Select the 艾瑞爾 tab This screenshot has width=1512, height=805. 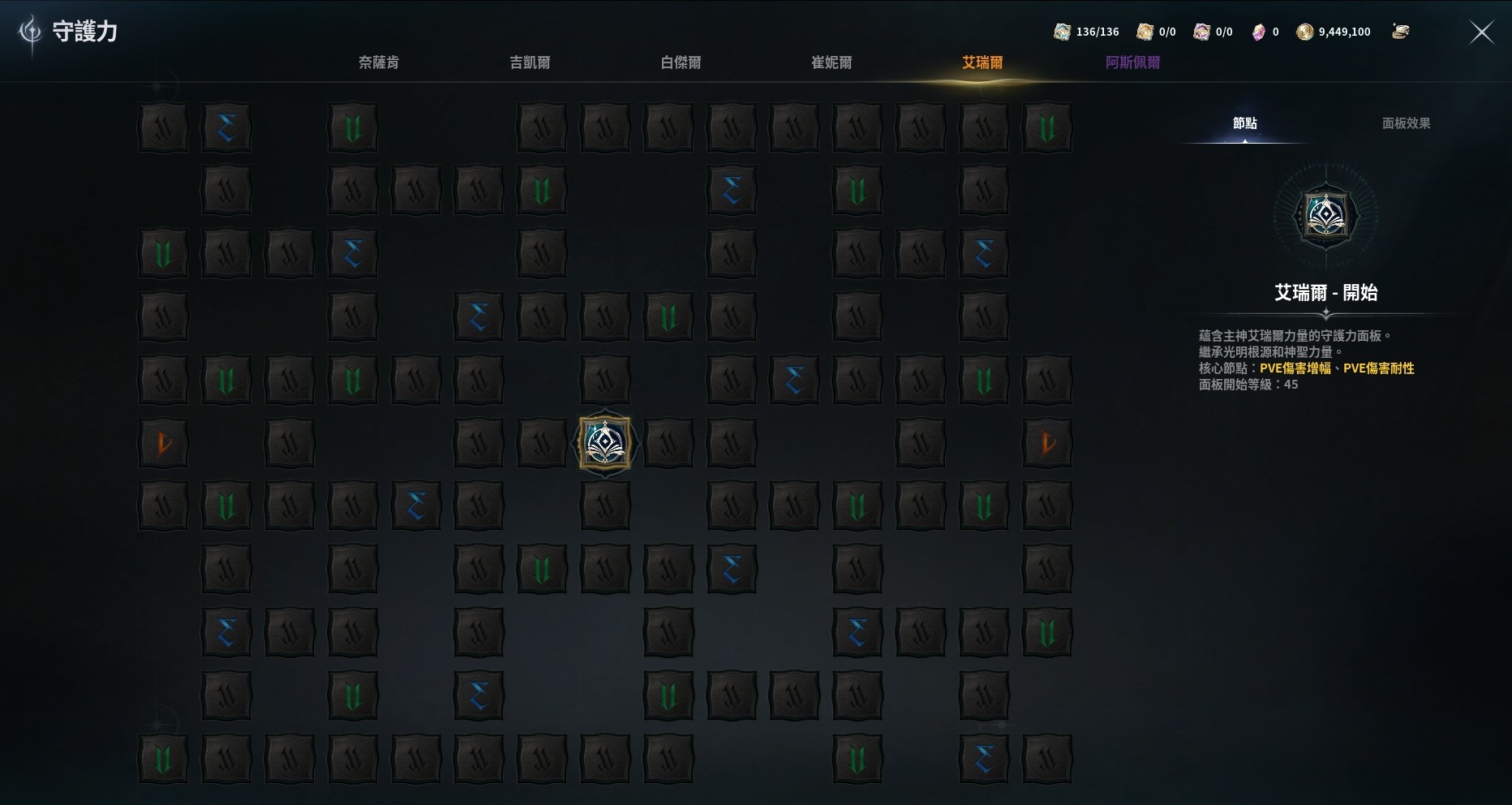982,62
